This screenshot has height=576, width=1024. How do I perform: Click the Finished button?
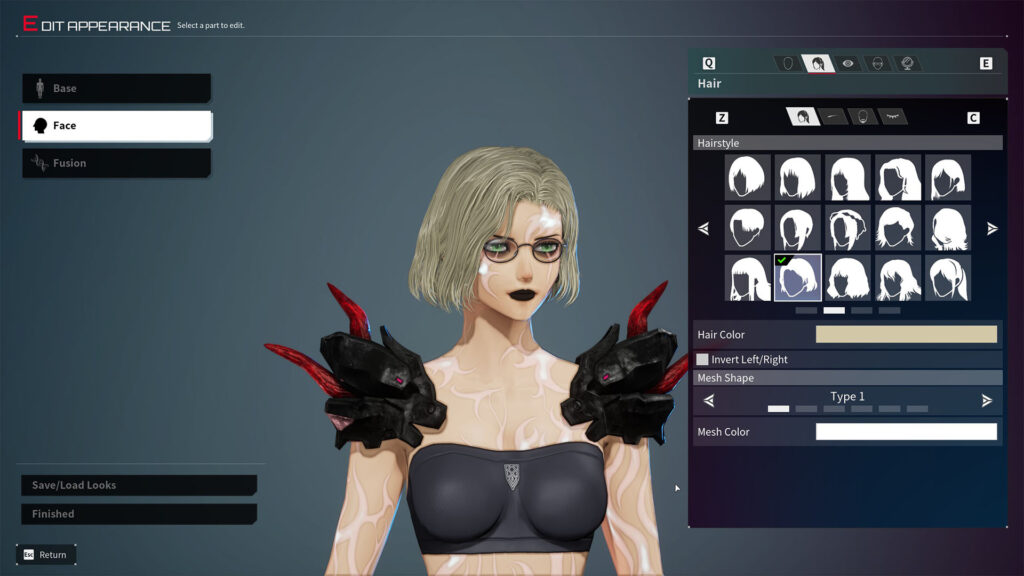point(138,514)
